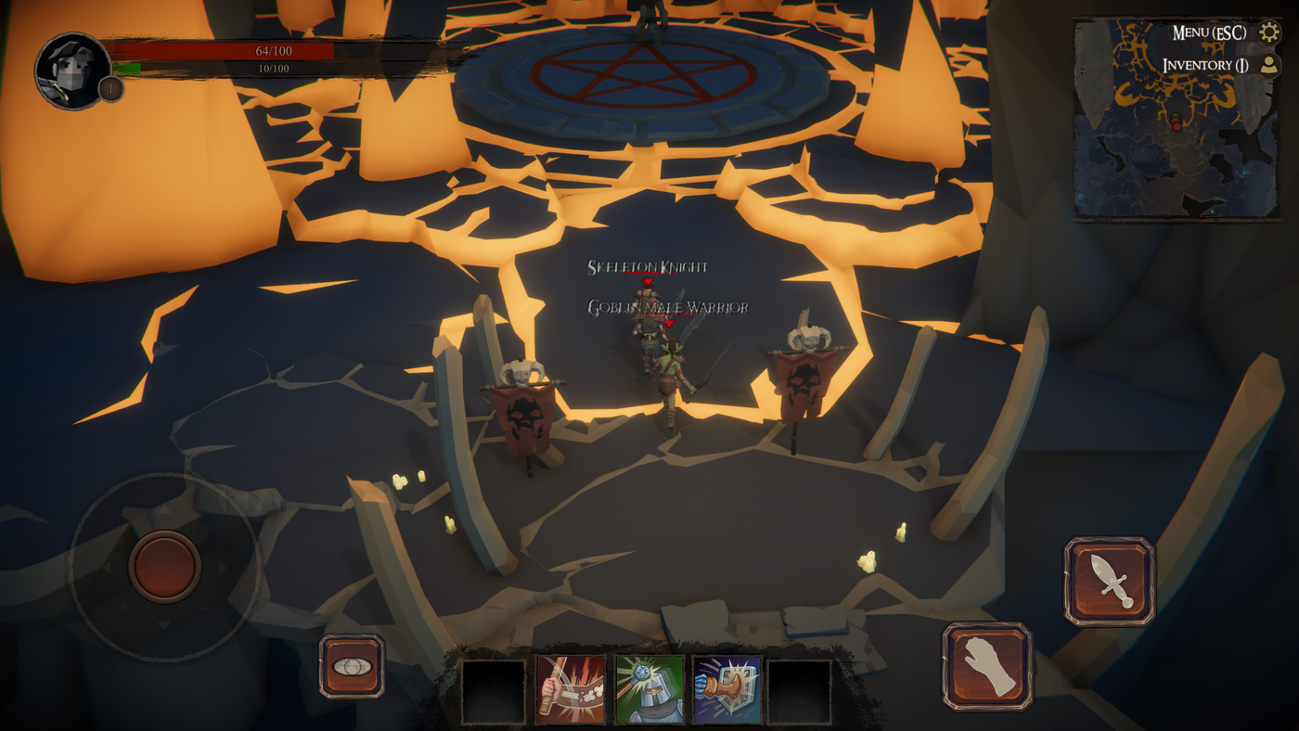This screenshot has width=1299, height=731.
Task: Target the Skeleton Knight nameplate
Action: click(x=646, y=267)
